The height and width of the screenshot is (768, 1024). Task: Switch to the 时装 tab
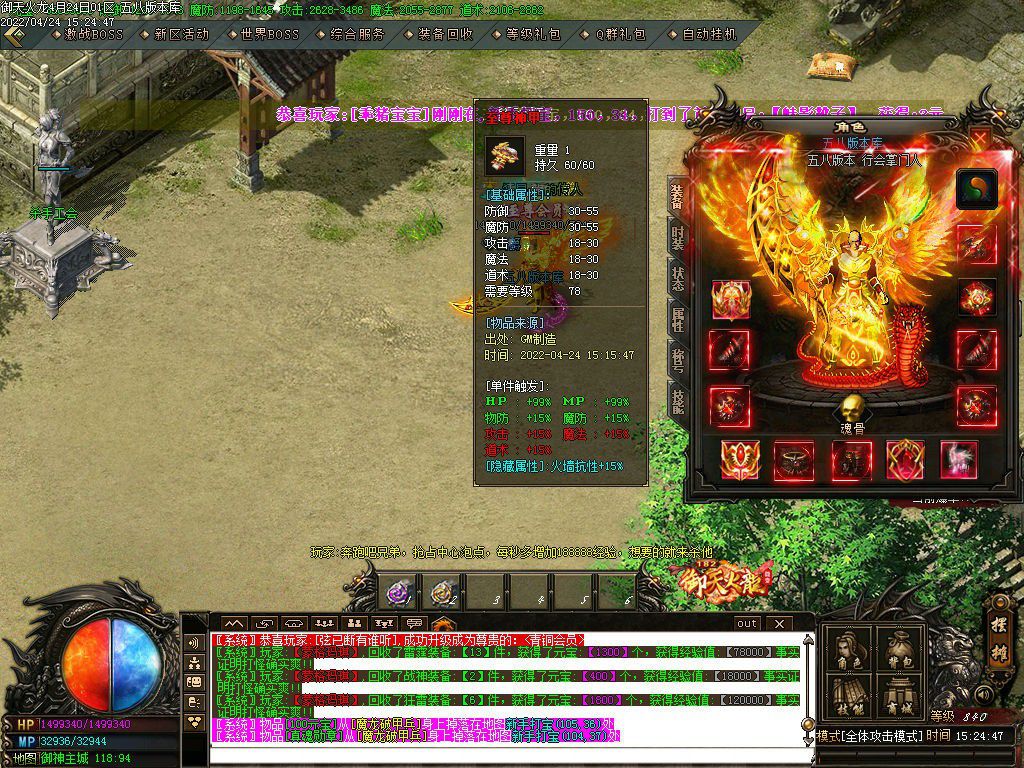(677, 237)
